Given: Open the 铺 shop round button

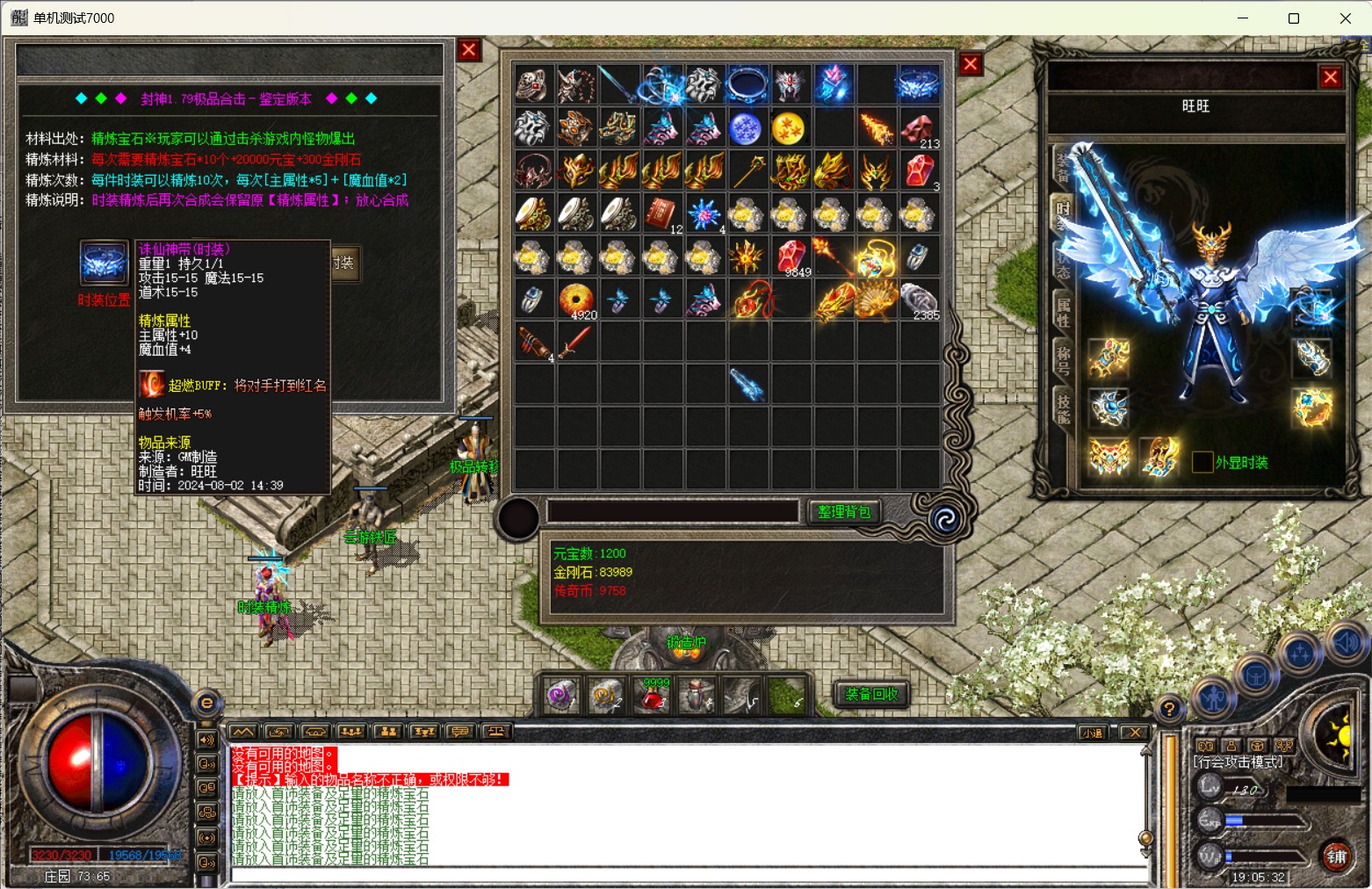Looking at the screenshot, I should (x=1337, y=856).
